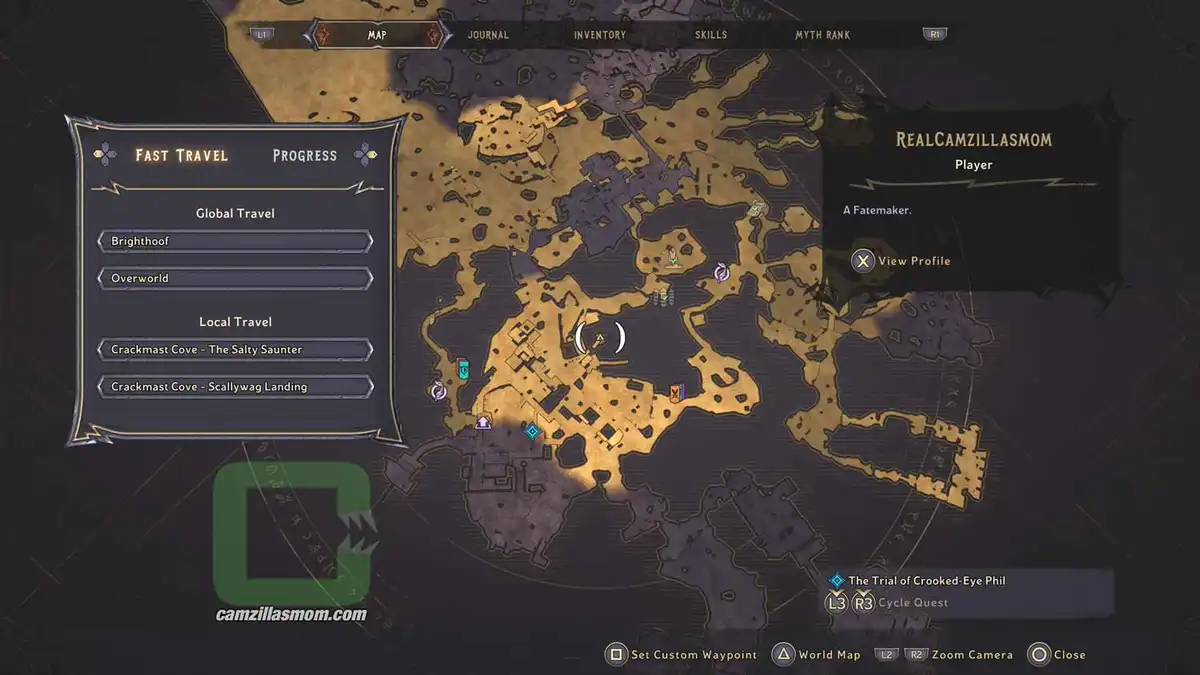Select the teal banner map marker
Screen dimensions: 1200x675
[x=463, y=370]
